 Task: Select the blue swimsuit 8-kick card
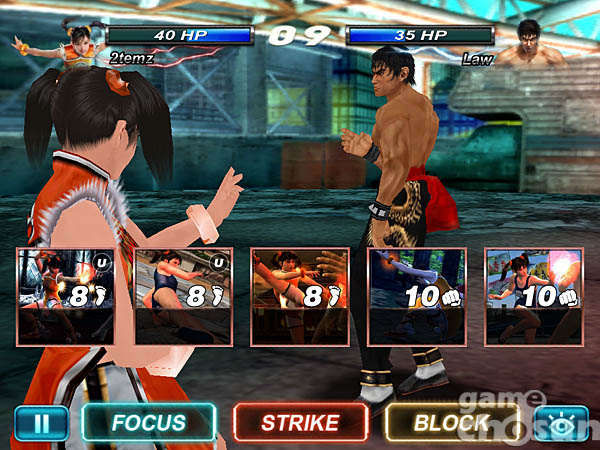click(x=183, y=296)
